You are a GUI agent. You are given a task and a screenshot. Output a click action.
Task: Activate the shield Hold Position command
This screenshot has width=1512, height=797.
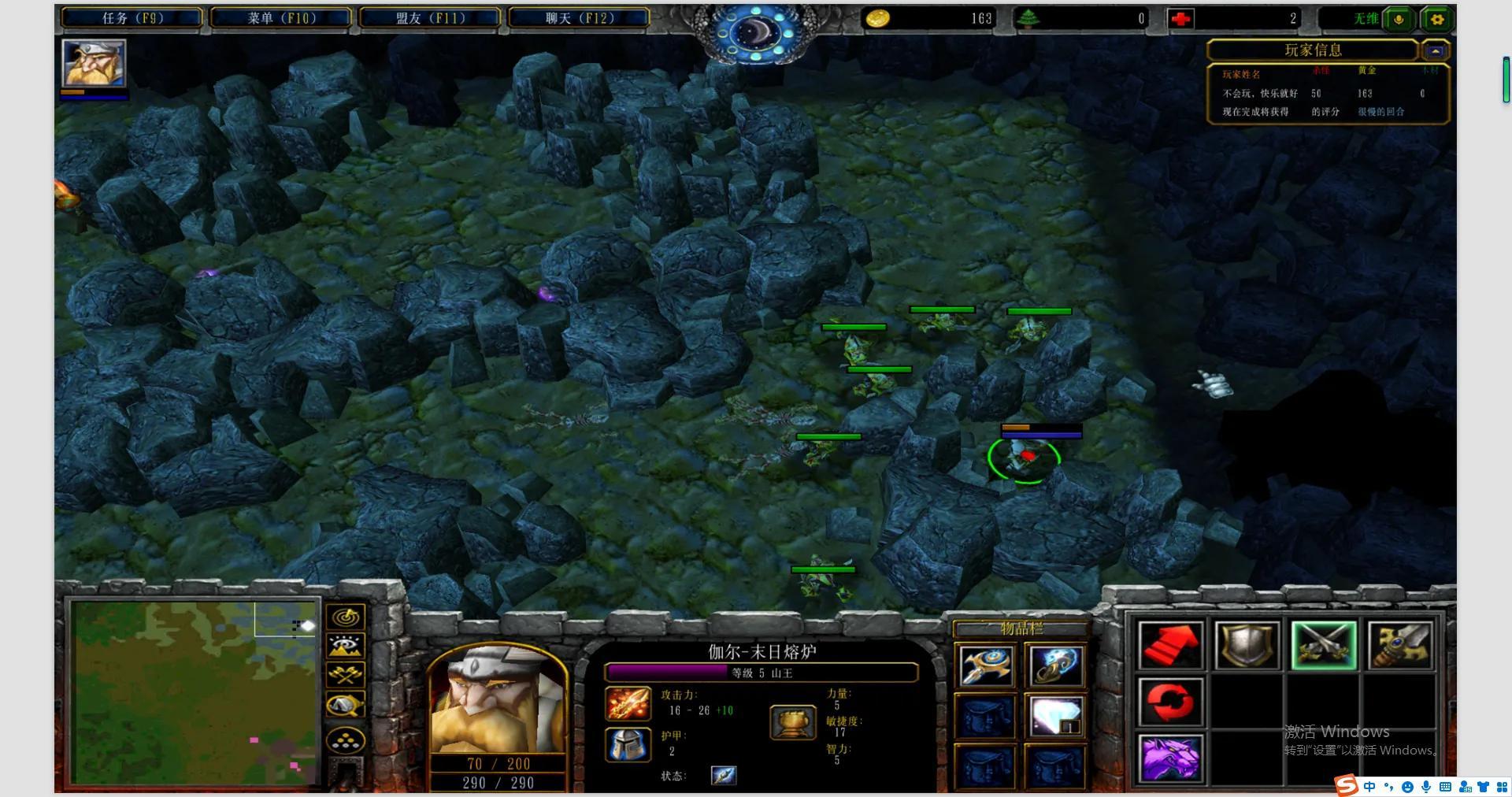pyautogui.click(x=1247, y=646)
